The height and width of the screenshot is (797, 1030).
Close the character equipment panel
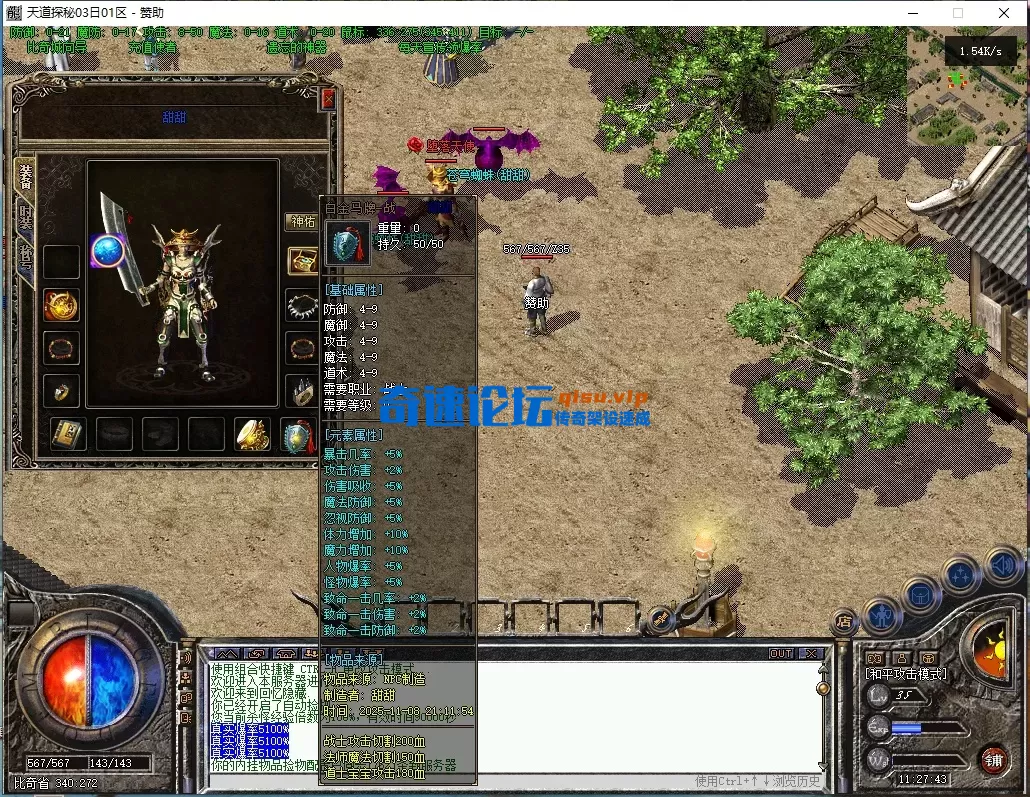(x=328, y=99)
